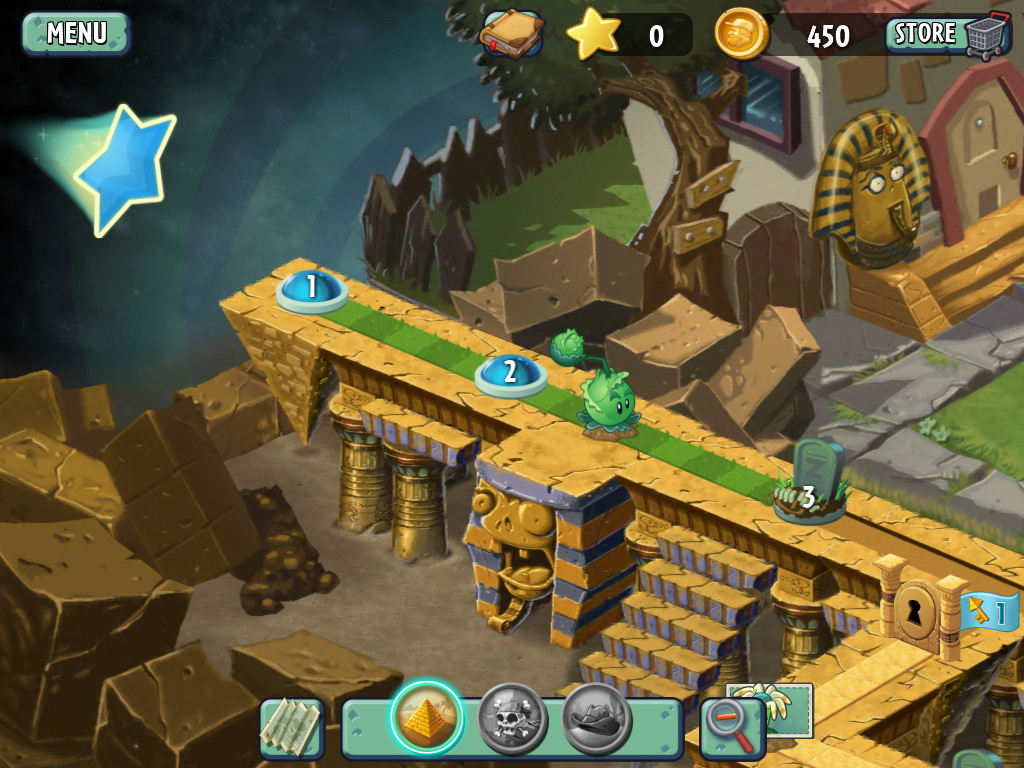This screenshot has width=1024, height=768.
Task: Switch to the Pirate Seas skull world
Action: pos(512,717)
